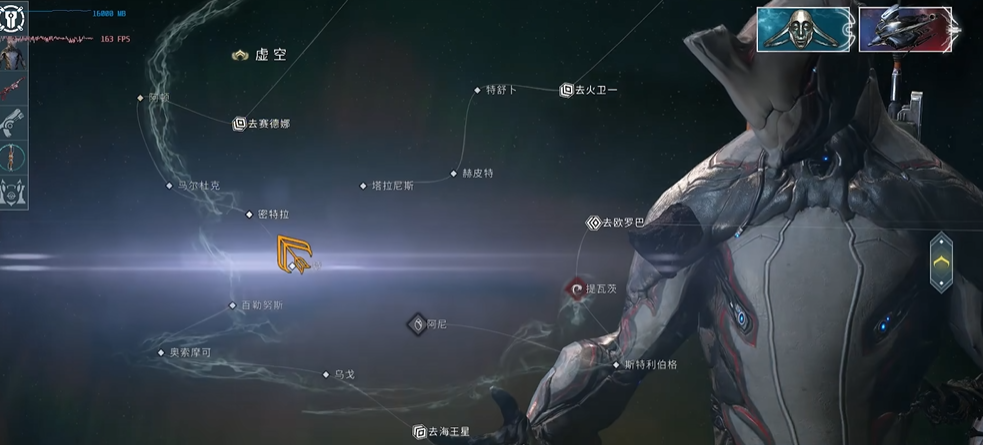The image size is (983, 445).
Task: Select the 去火卫一 junction node
Action: coord(567,90)
